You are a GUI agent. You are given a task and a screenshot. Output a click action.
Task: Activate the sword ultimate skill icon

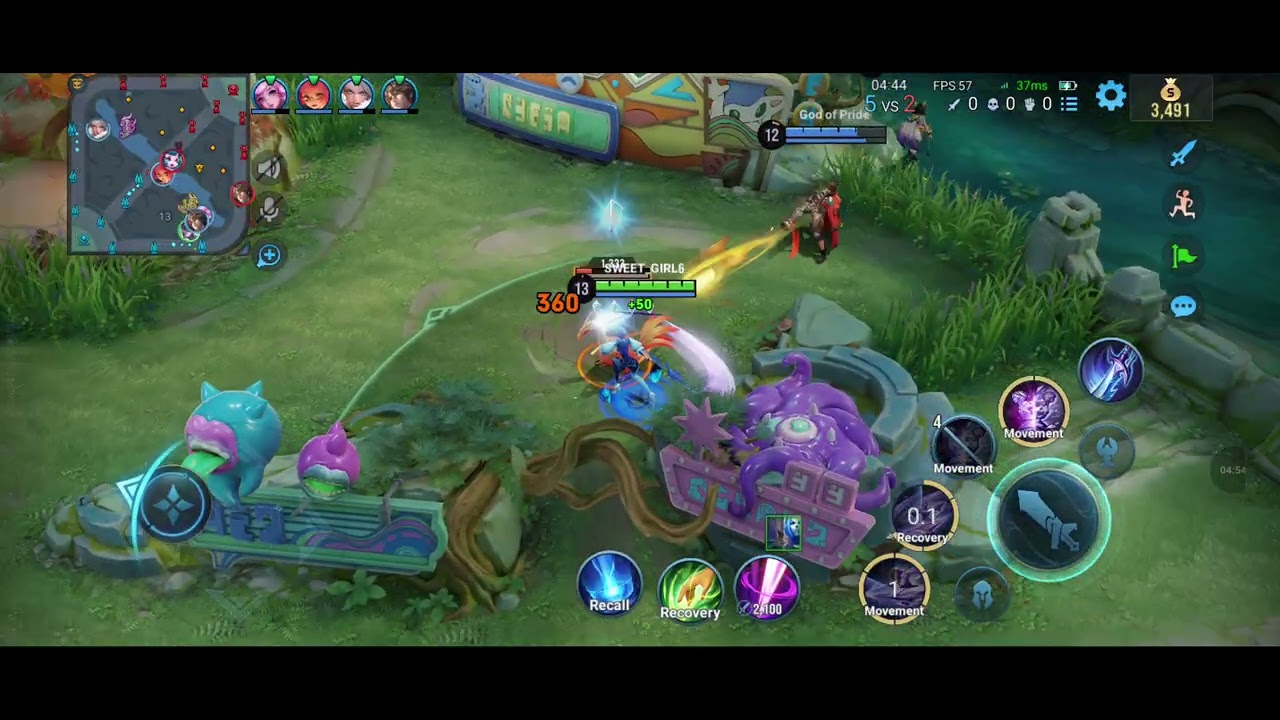pyautogui.click(x=1110, y=368)
